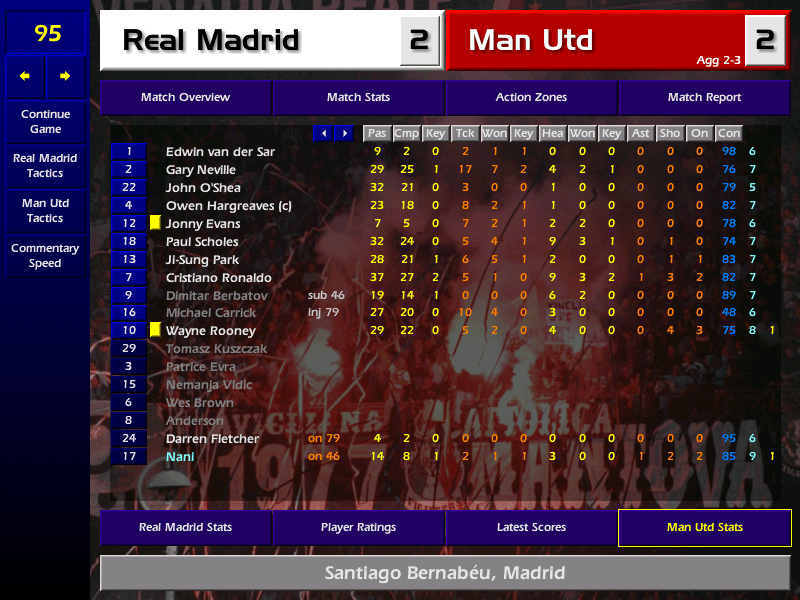The width and height of the screenshot is (800, 600).
Task: Click the Continue Game button
Action: pyautogui.click(x=45, y=121)
